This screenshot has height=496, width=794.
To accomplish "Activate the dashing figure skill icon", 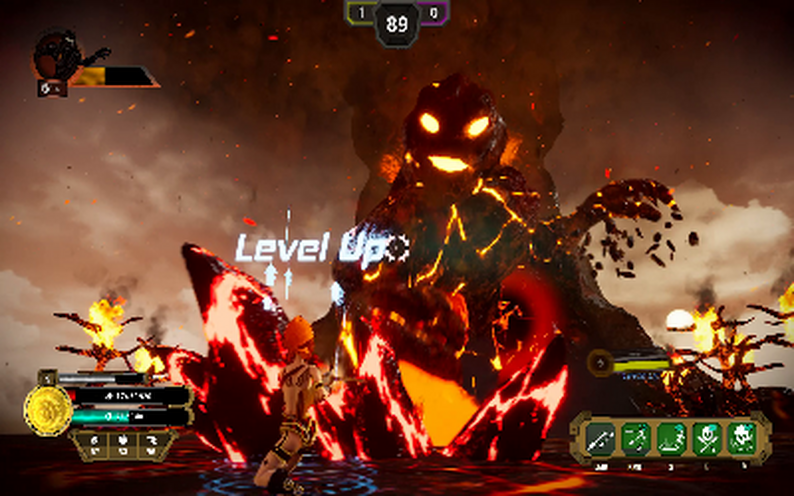I will point(636,437).
